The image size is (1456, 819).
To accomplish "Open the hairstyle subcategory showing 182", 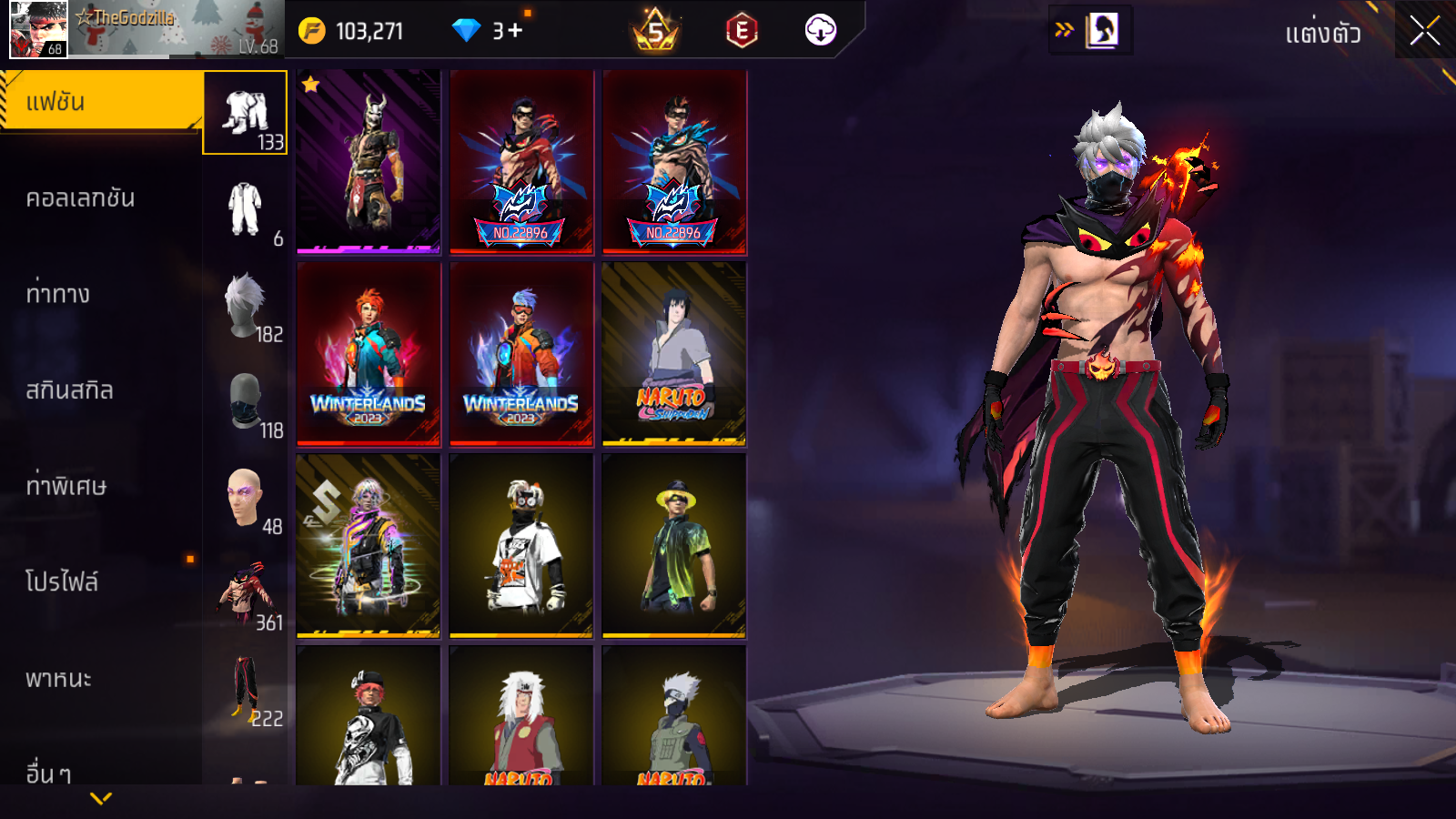I will pyautogui.click(x=246, y=308).
